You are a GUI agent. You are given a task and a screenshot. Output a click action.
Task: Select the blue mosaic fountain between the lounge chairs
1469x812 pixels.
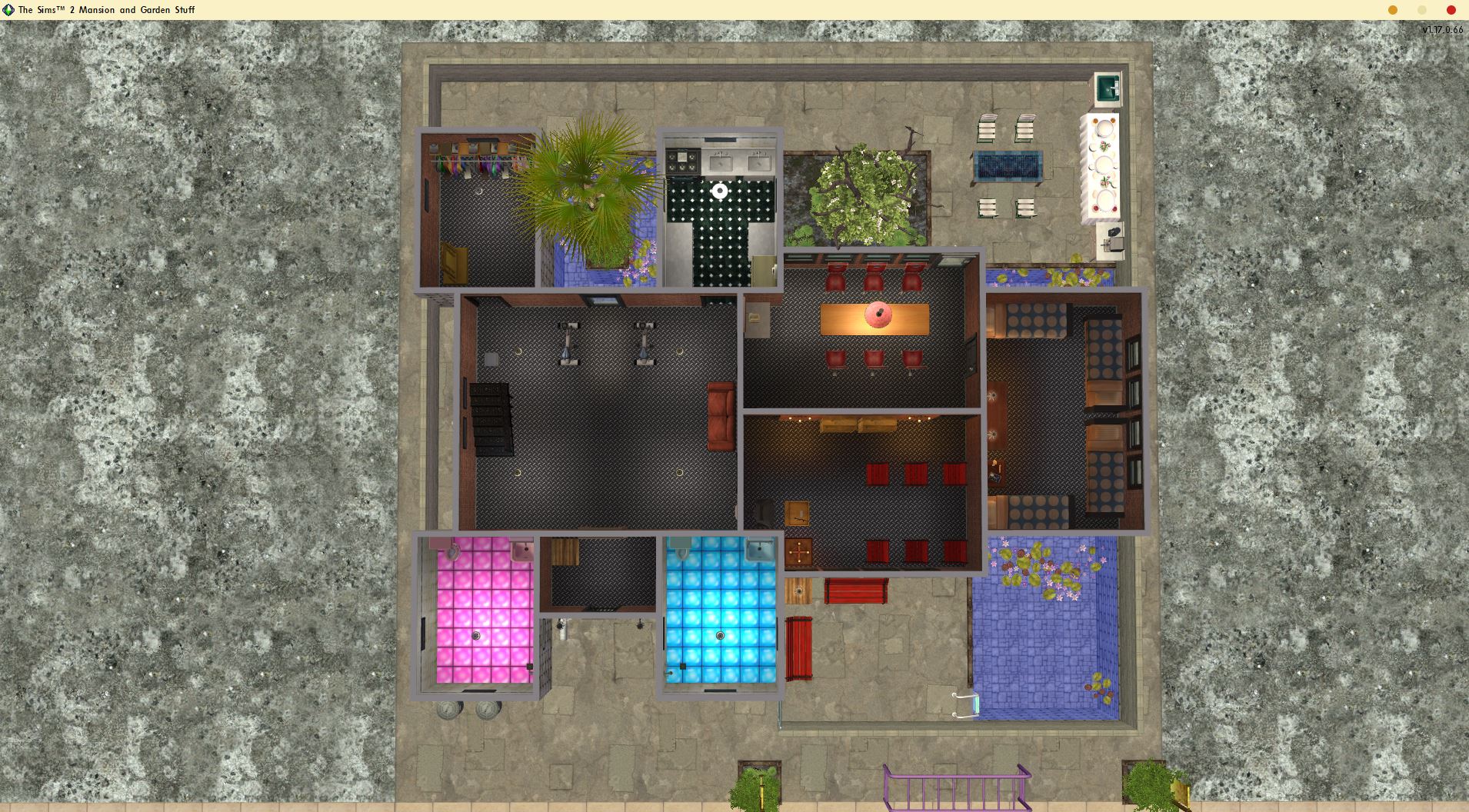pos(1008,165)
